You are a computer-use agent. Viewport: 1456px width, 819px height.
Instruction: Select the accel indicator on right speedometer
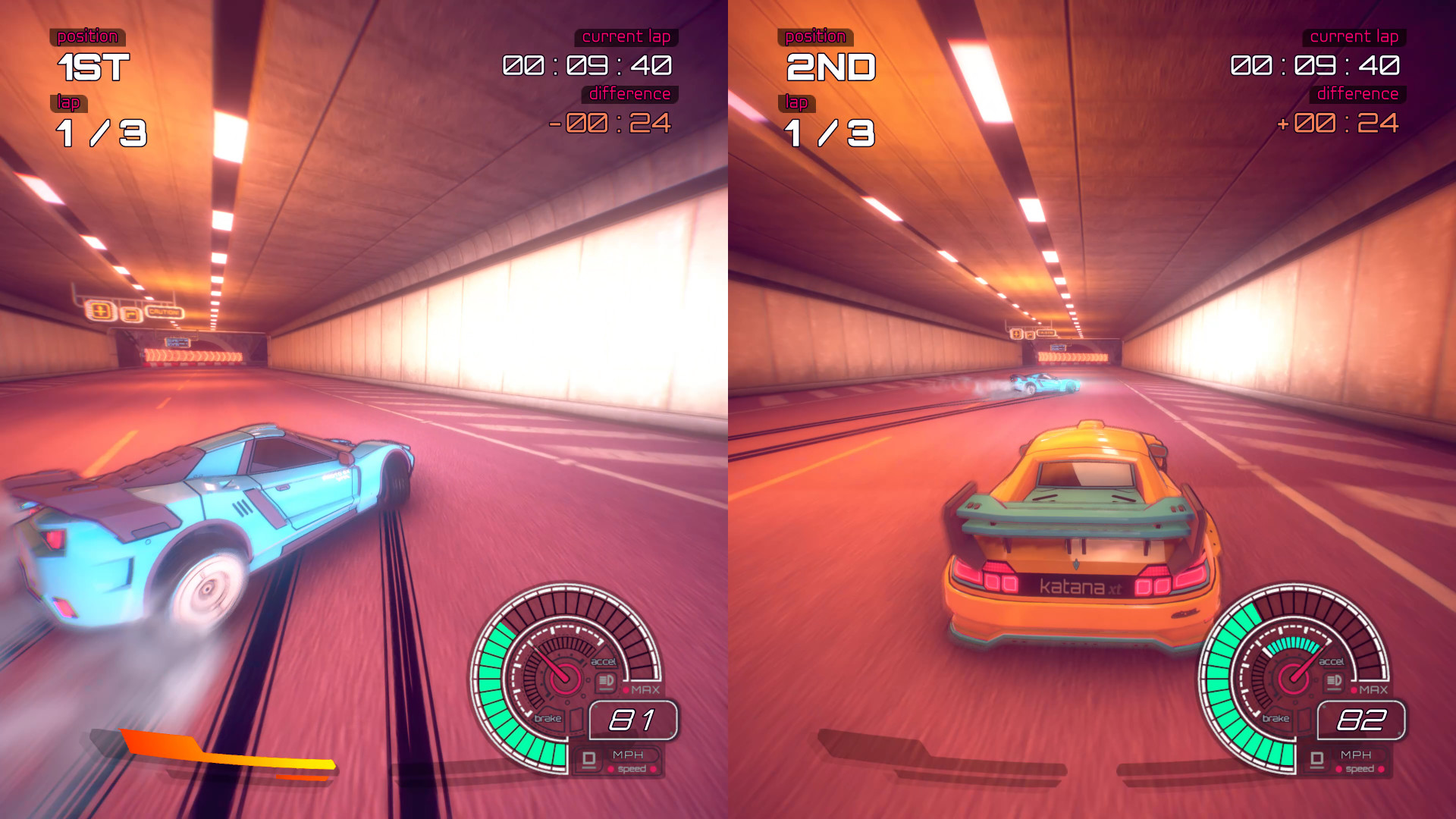1332,661
